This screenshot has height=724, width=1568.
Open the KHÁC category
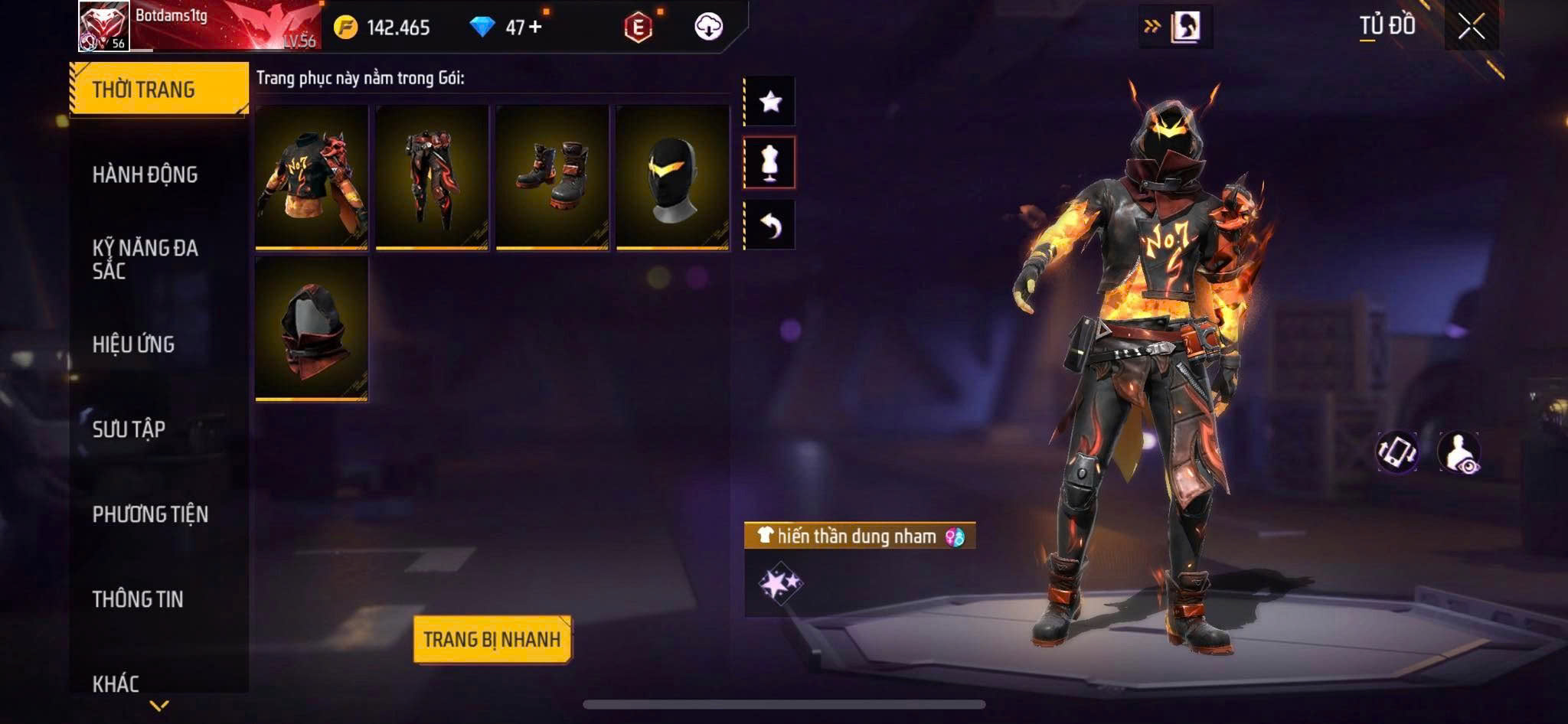(x=116, y=683)
